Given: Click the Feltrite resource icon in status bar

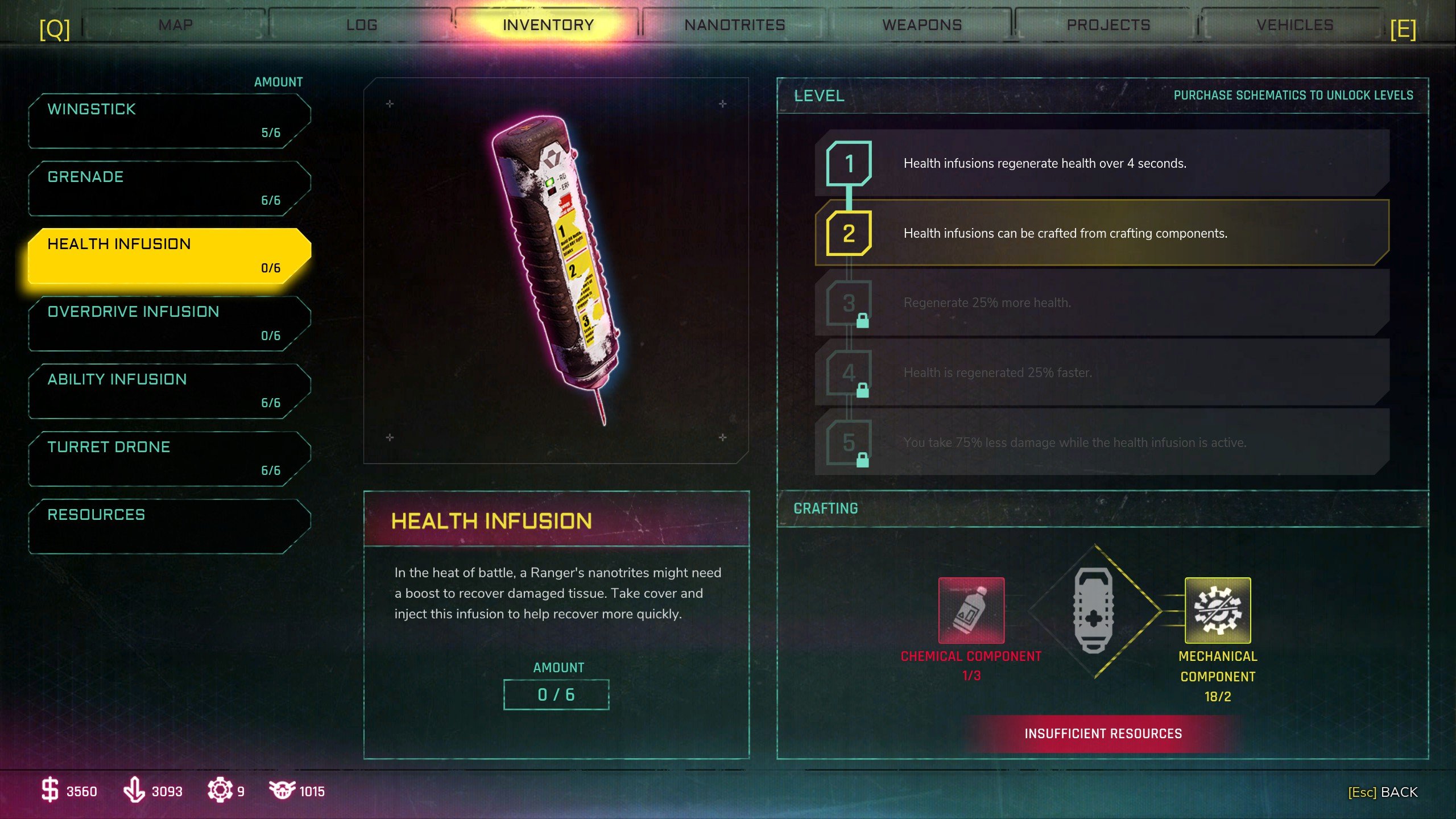Looking at the screenshot, I should (135, 791).
